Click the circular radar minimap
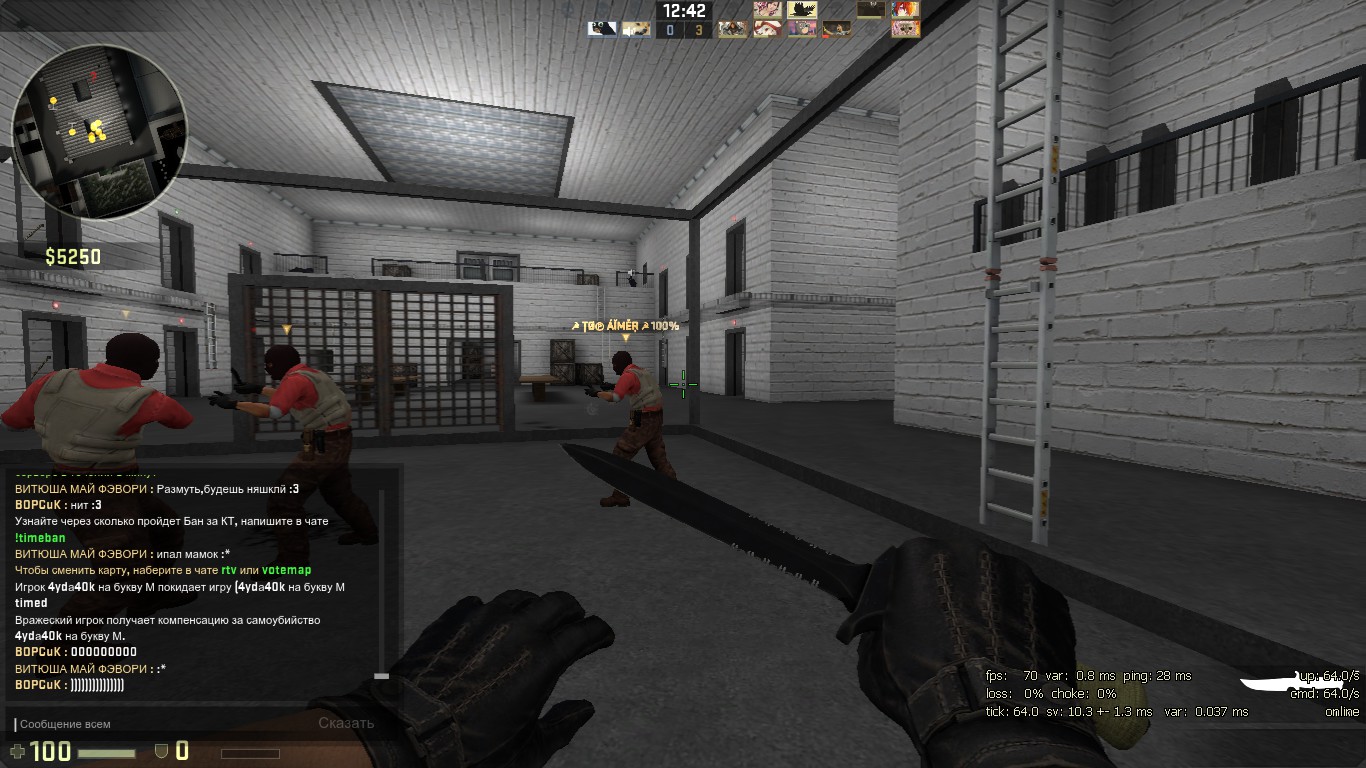Image resolution: width=1366 pixels, height=768 pixels. (x=99, y=131)
